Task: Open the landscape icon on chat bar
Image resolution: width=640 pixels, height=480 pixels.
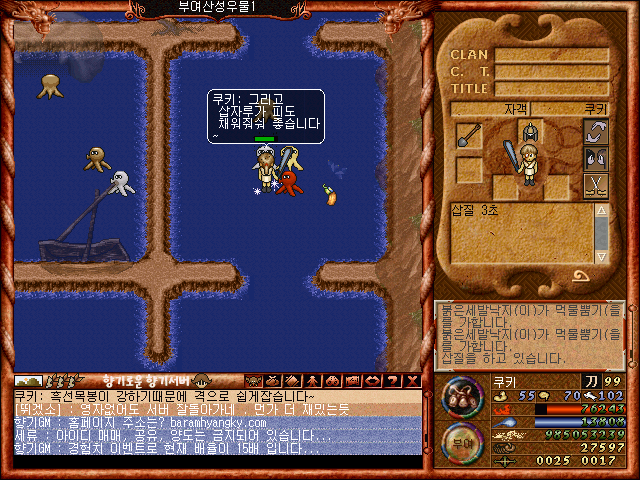Action: [29, 380]
